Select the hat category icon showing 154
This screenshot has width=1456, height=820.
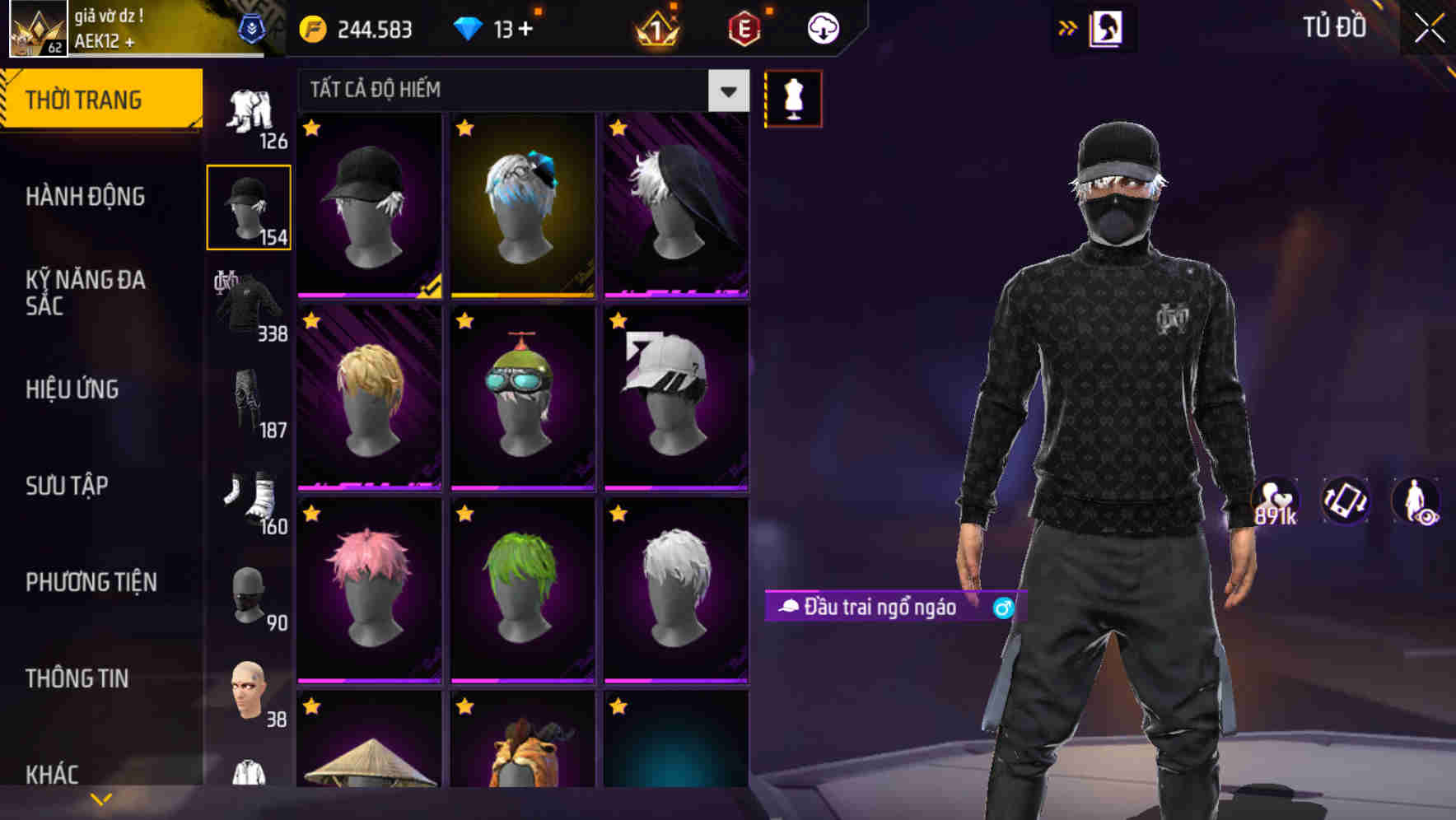249,206
